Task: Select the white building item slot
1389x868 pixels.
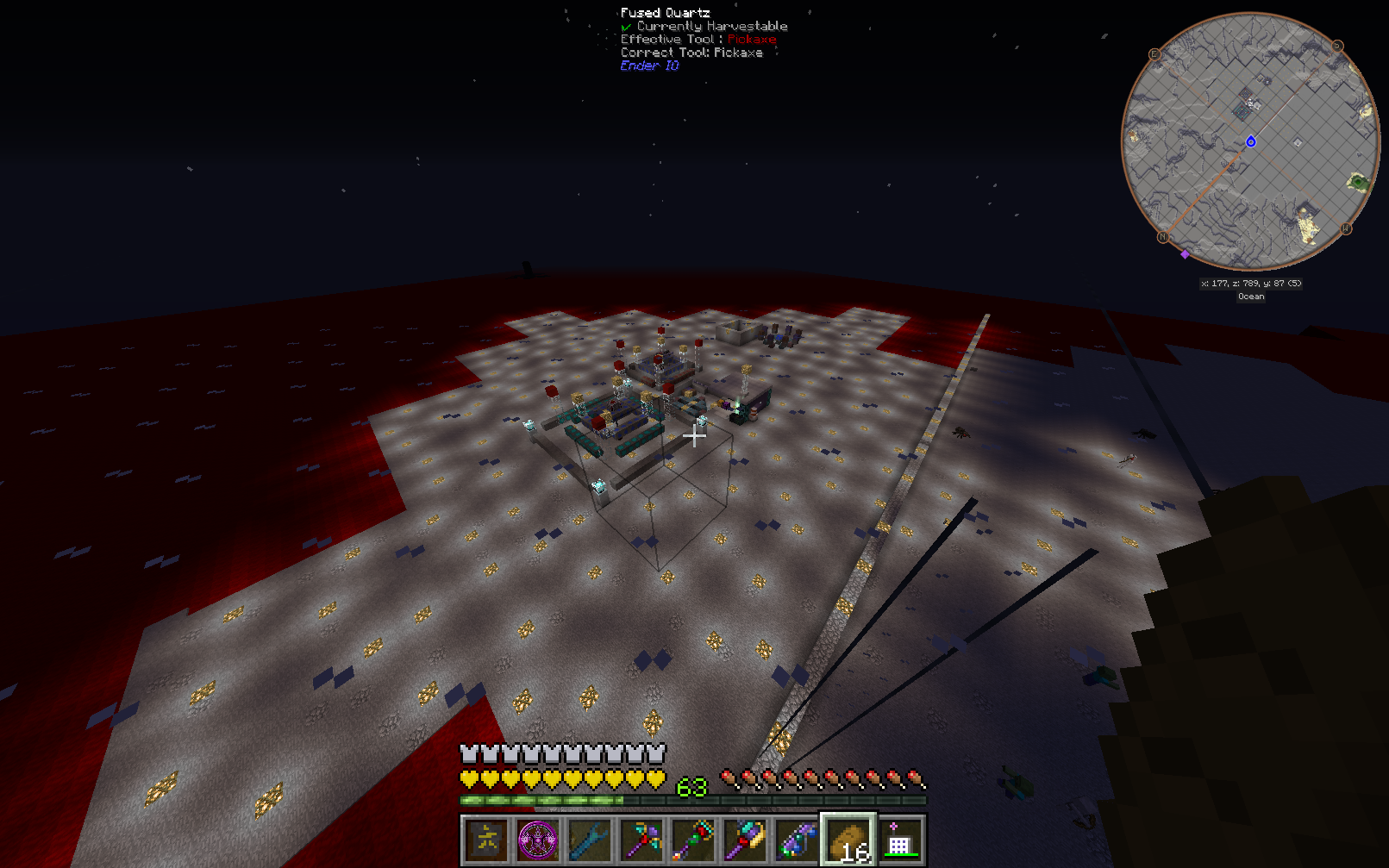Action: pos(900,840)
